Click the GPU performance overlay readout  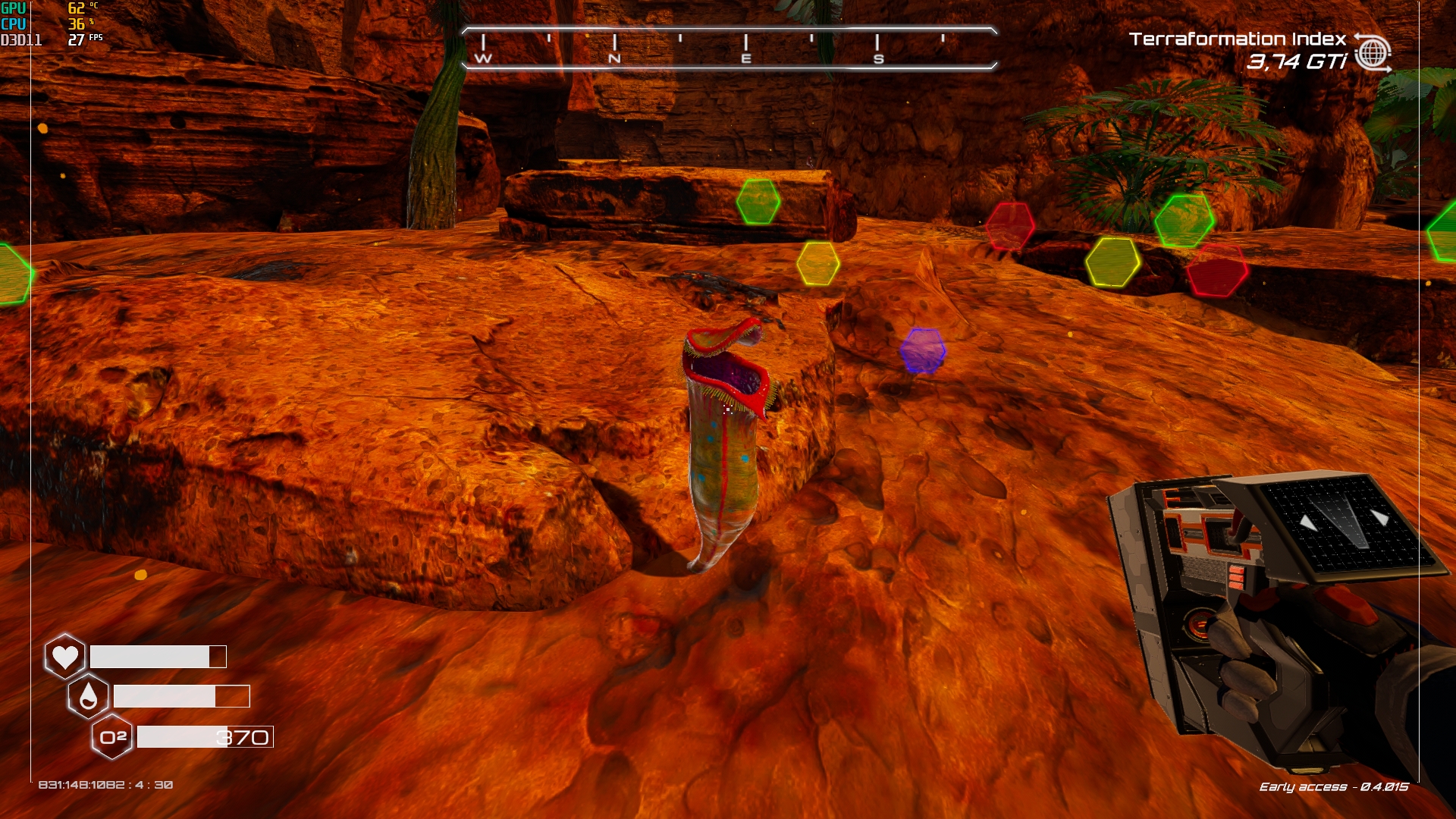(x=50, y=8)
